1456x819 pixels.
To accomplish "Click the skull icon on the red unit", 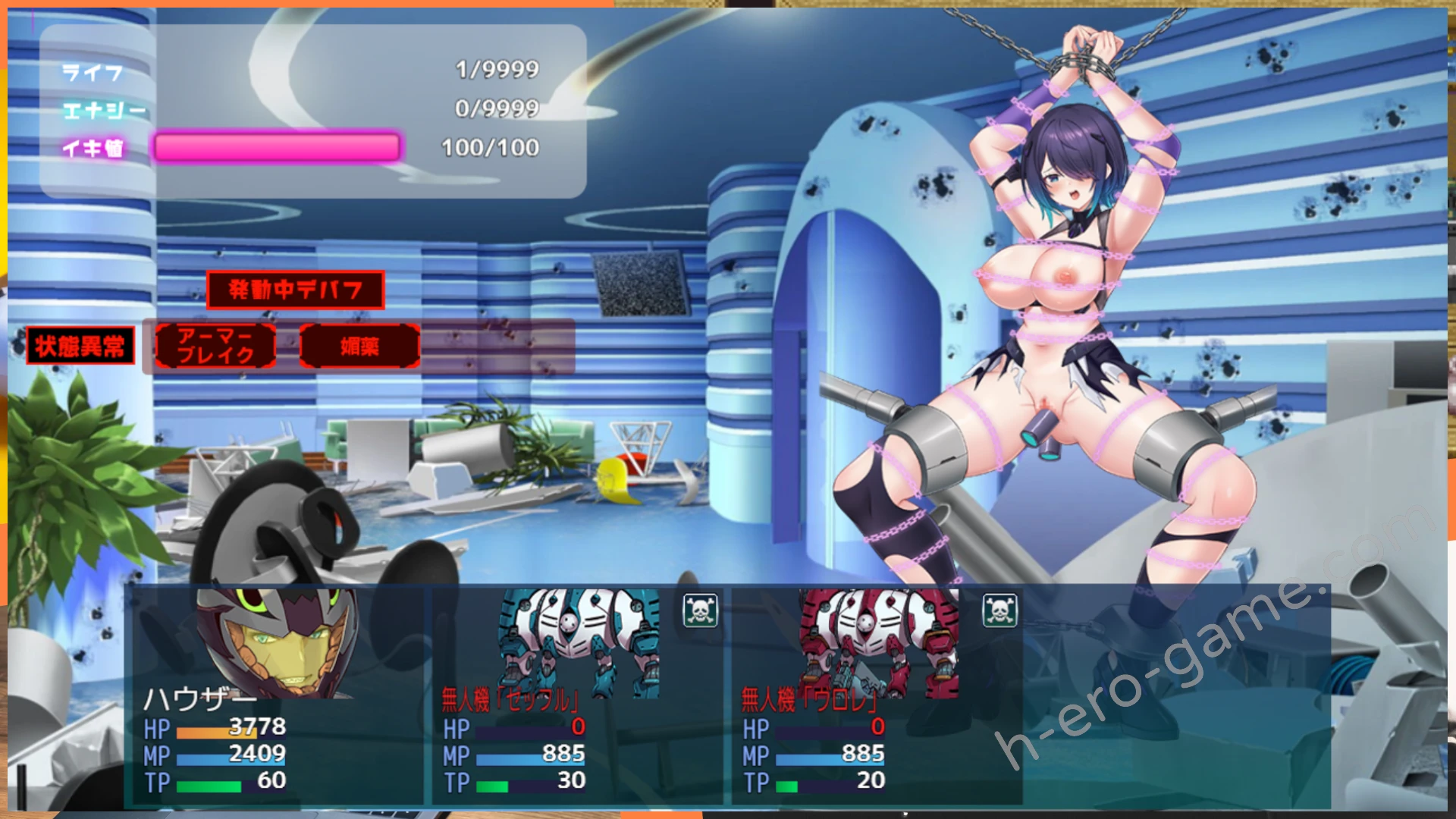I will (x=999, y=610).
